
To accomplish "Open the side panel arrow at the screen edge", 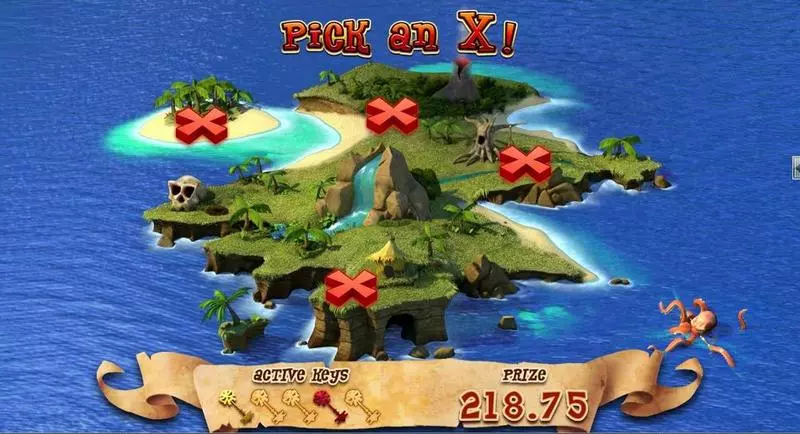I will (795, 164).
